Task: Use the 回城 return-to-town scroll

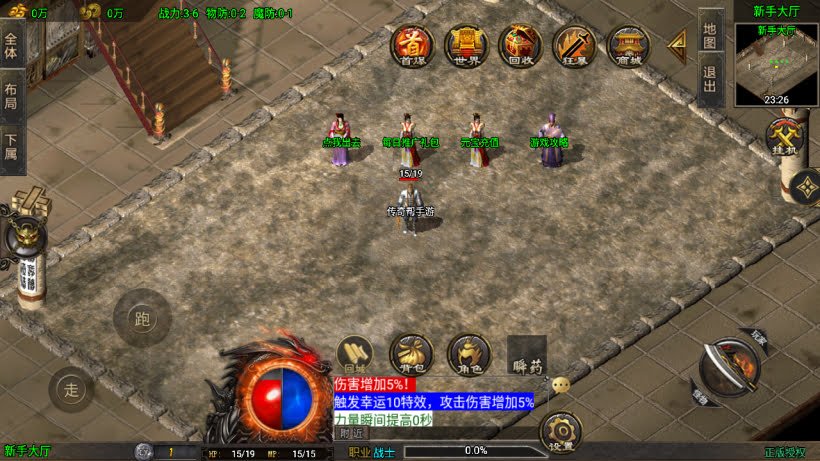Action: point(353,355)
